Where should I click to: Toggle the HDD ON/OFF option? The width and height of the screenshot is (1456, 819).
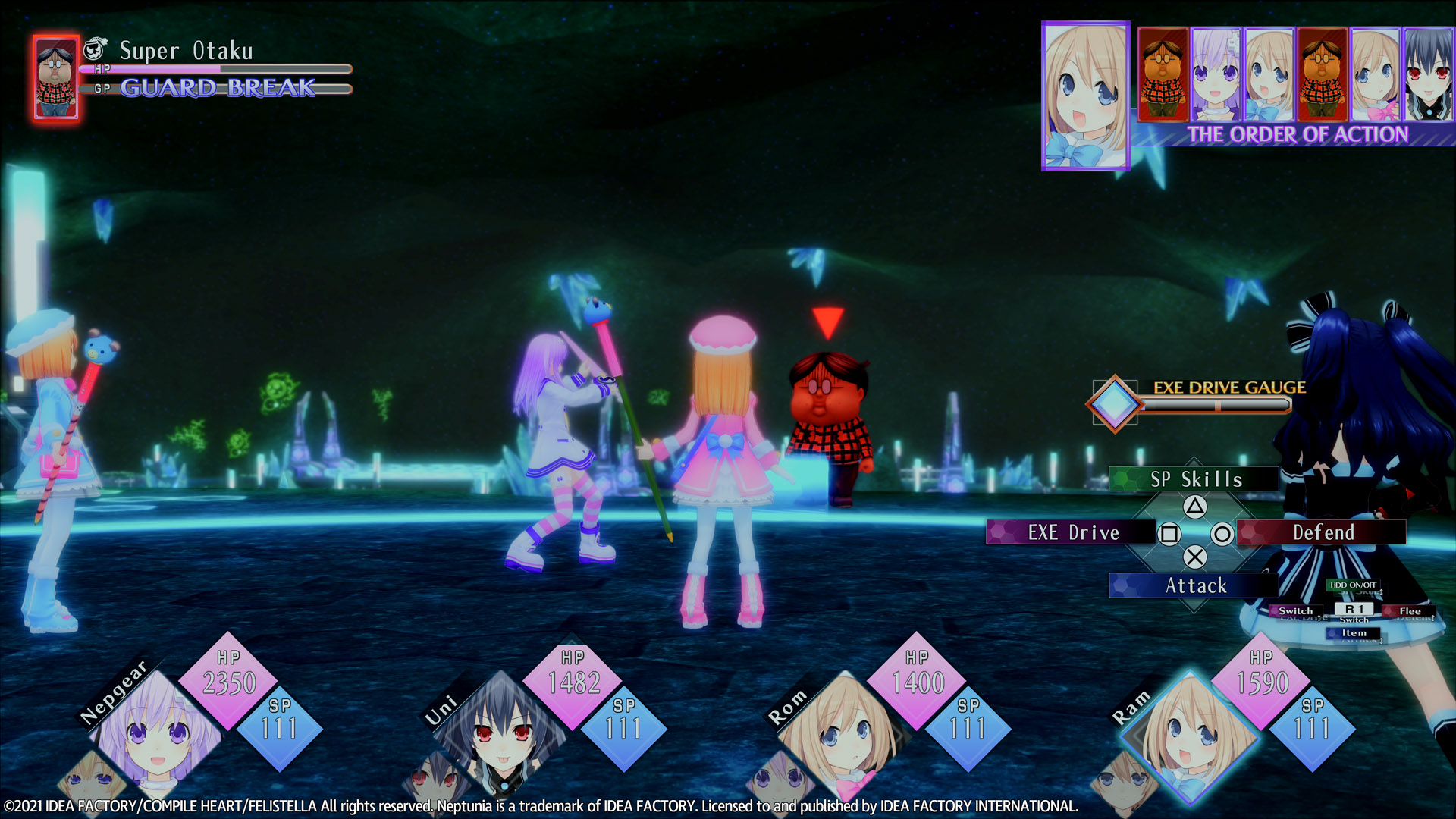tap(1353, 585)
